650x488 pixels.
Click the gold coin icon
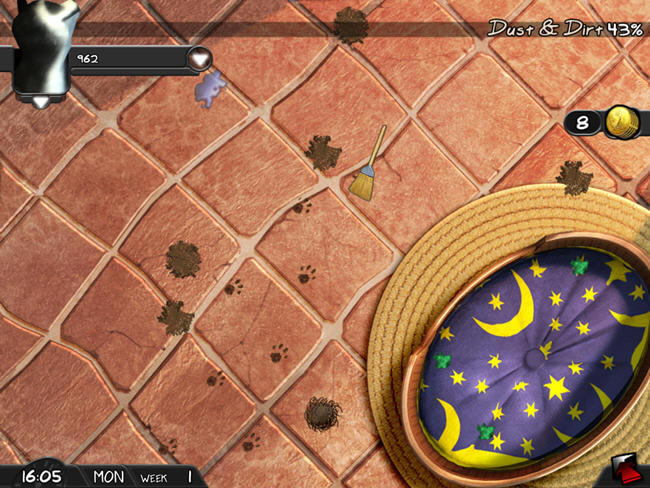point(623,122)
